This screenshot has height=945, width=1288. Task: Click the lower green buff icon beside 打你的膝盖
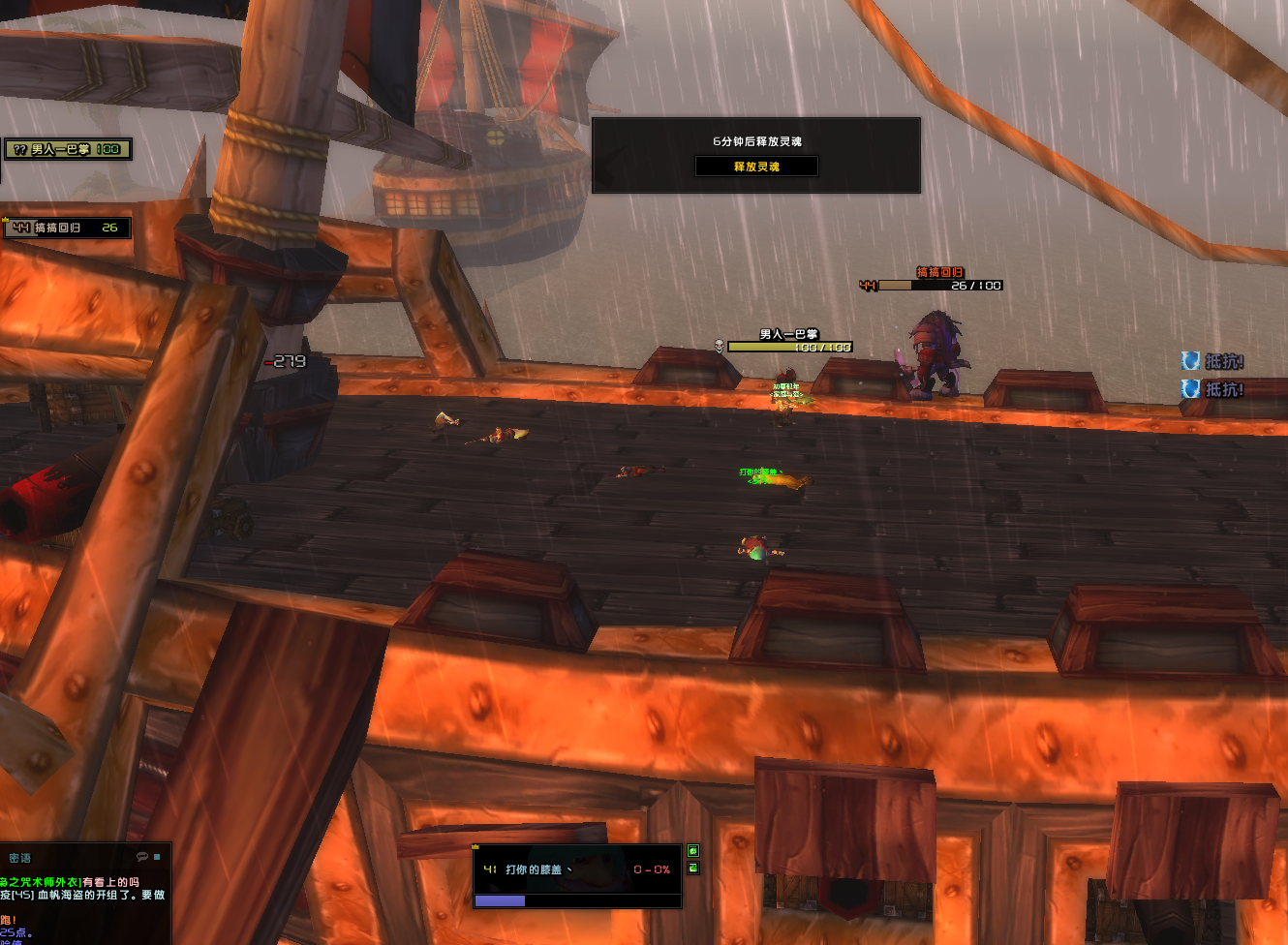pos(693,869)
